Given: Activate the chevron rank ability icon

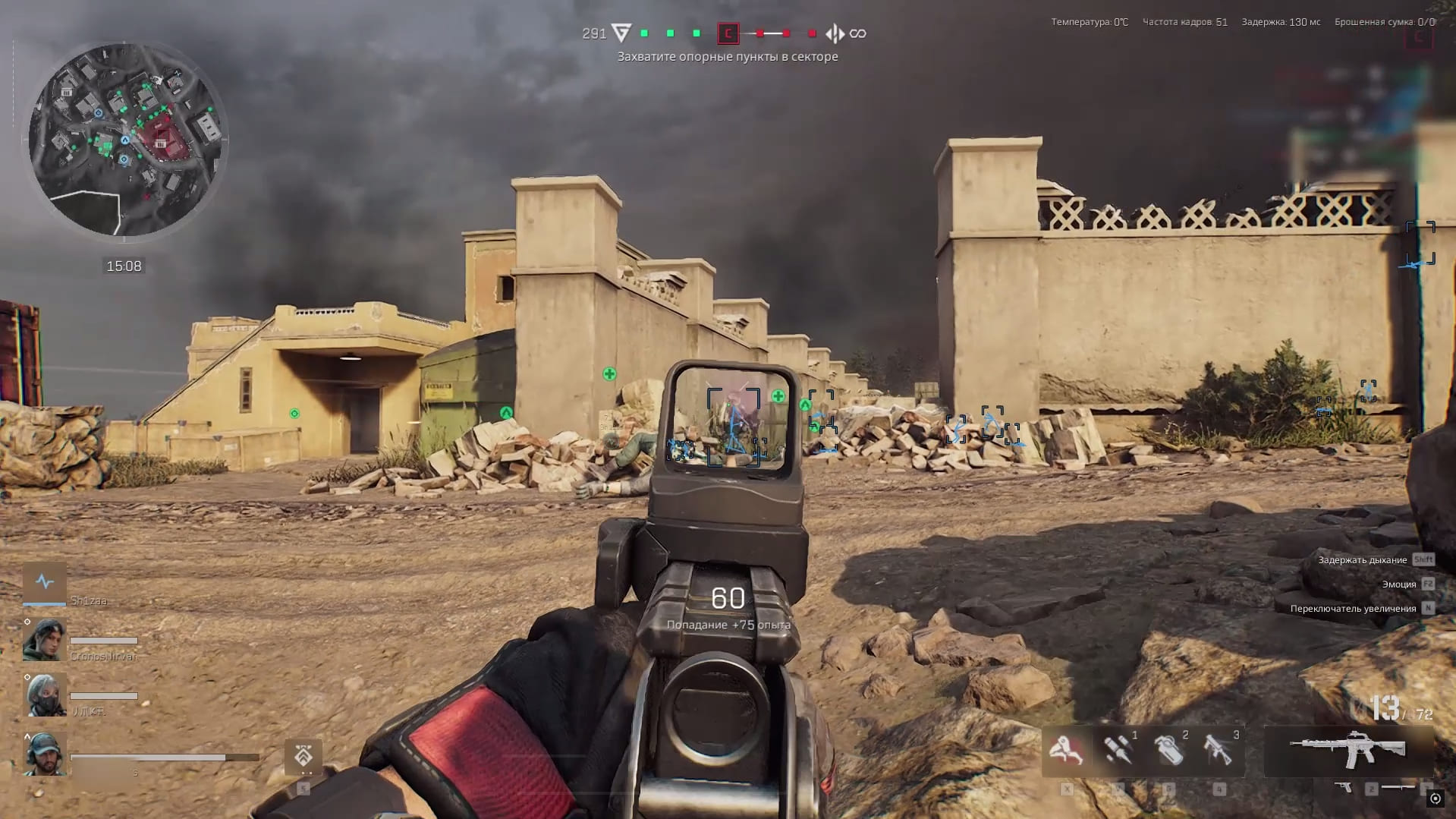Looking at the screenshot, I should pos(303,757).
